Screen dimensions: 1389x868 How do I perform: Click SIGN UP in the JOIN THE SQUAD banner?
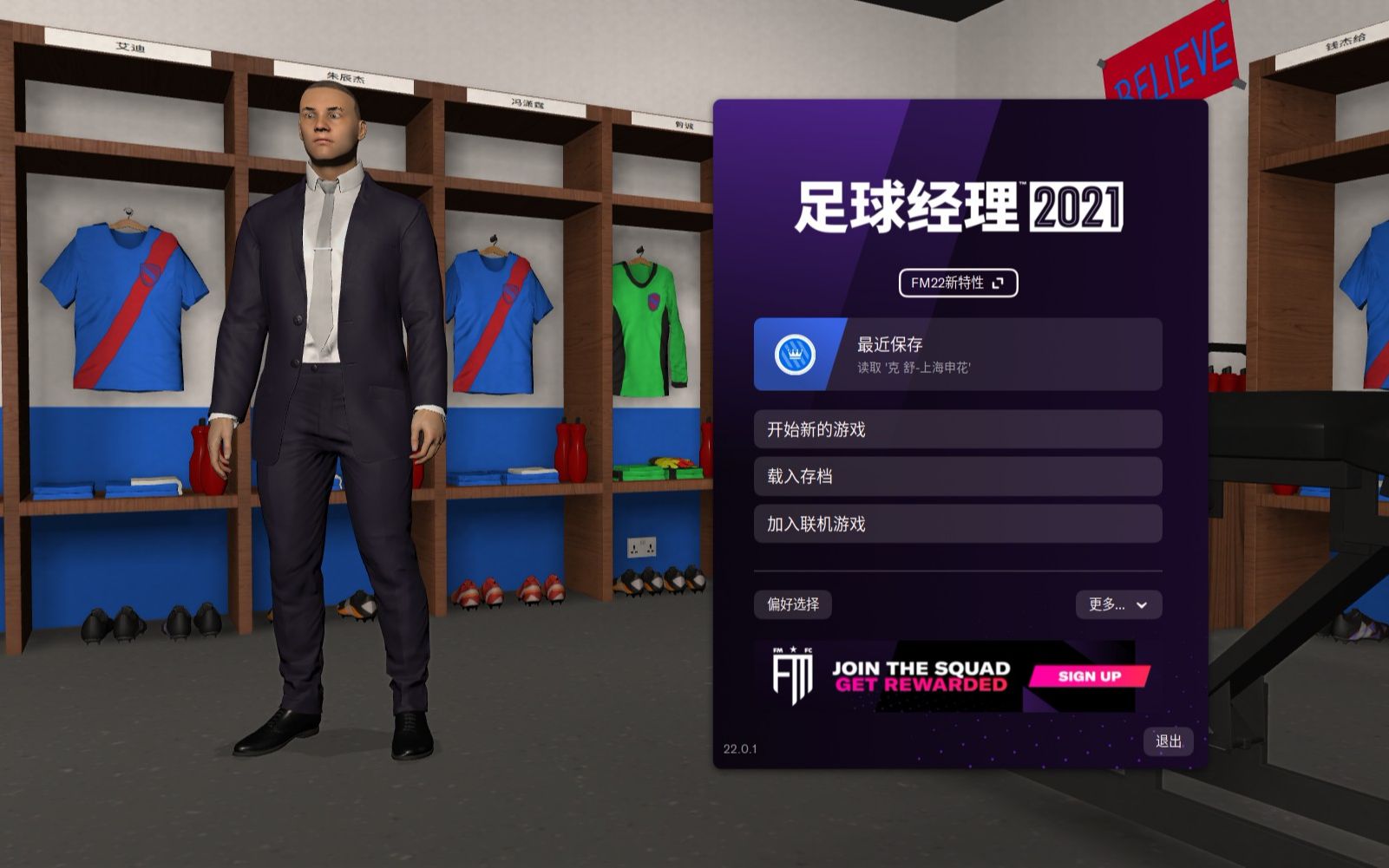(1090, 675)
